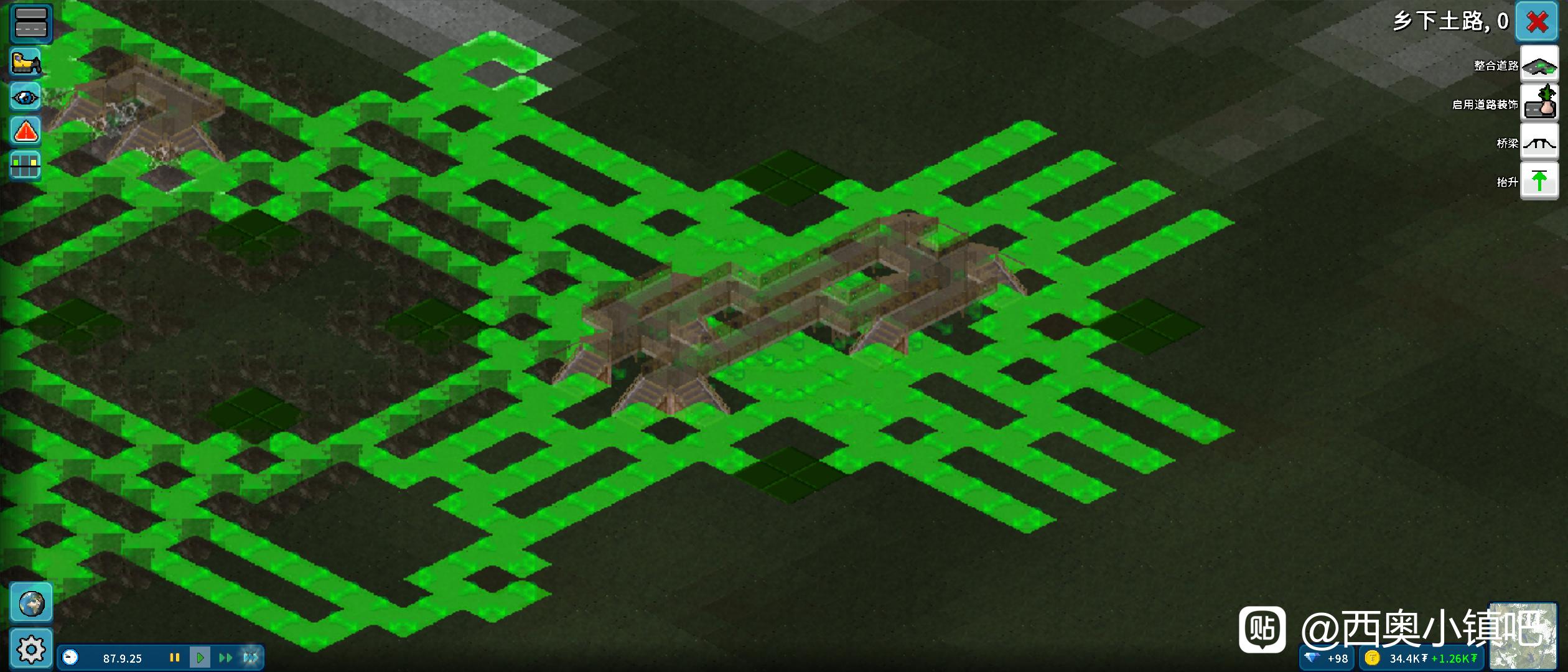Screen dimensions: 1568x672
Task: Click the clock icon by the date
Action: point(71,658)
